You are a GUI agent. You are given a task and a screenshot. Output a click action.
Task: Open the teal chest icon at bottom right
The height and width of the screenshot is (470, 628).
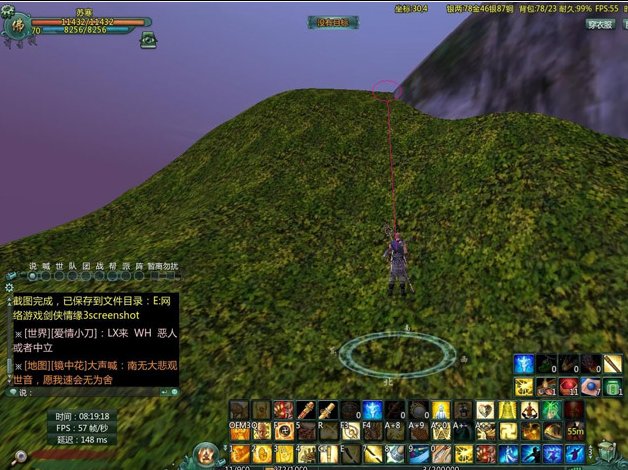pos(606,451)
